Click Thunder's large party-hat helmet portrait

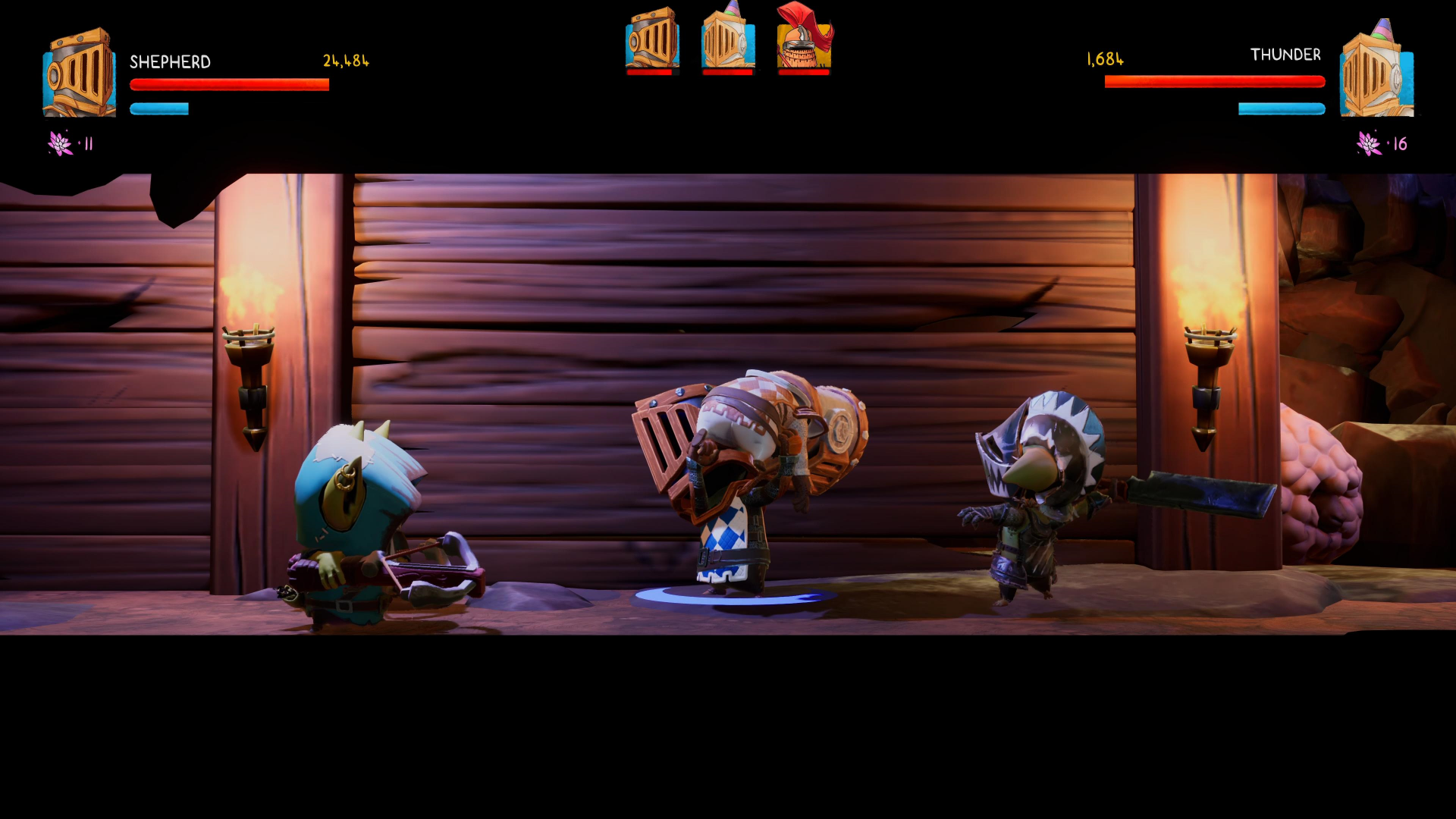click(1376, 71)
